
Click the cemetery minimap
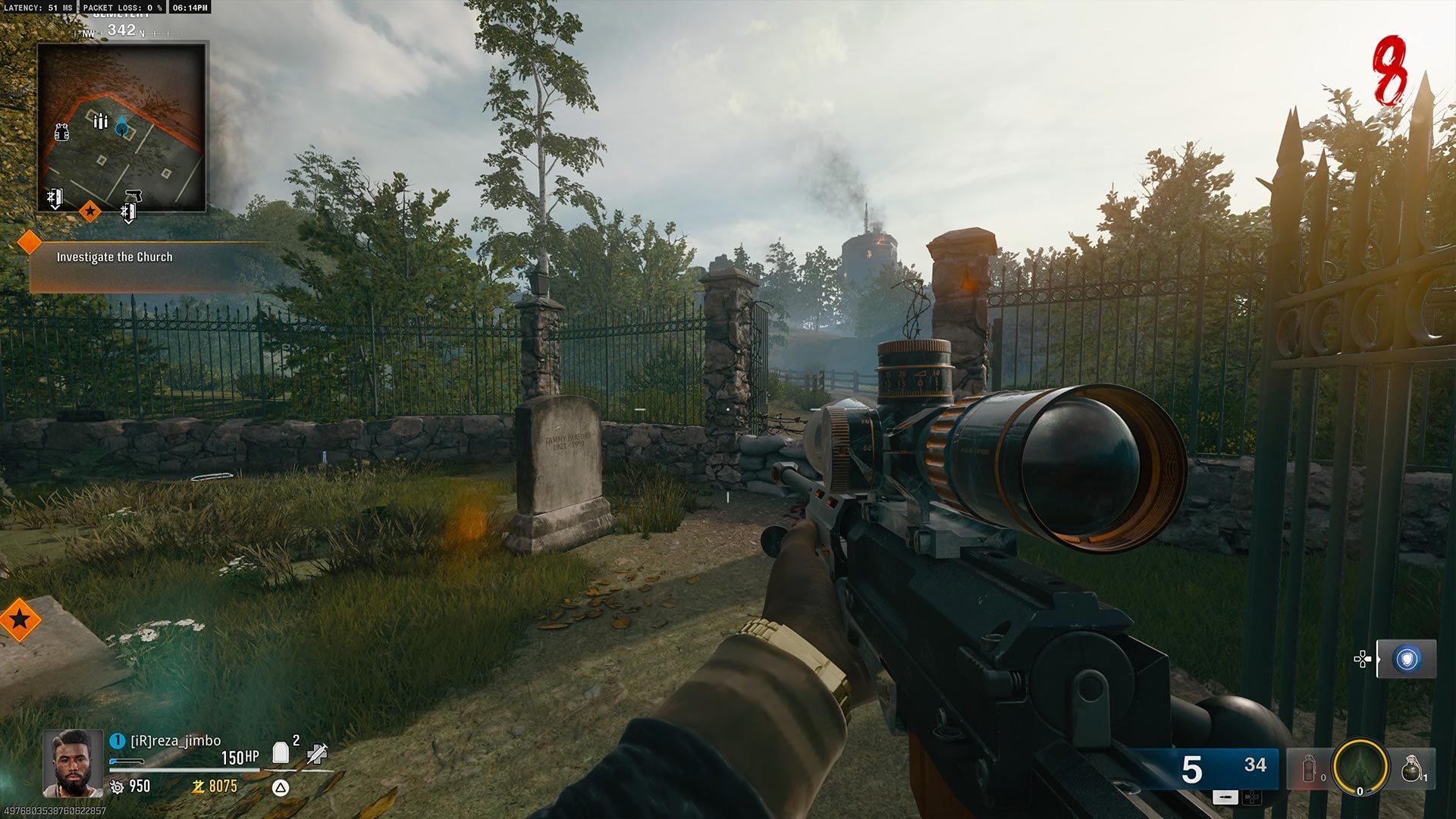coord(121,126)
